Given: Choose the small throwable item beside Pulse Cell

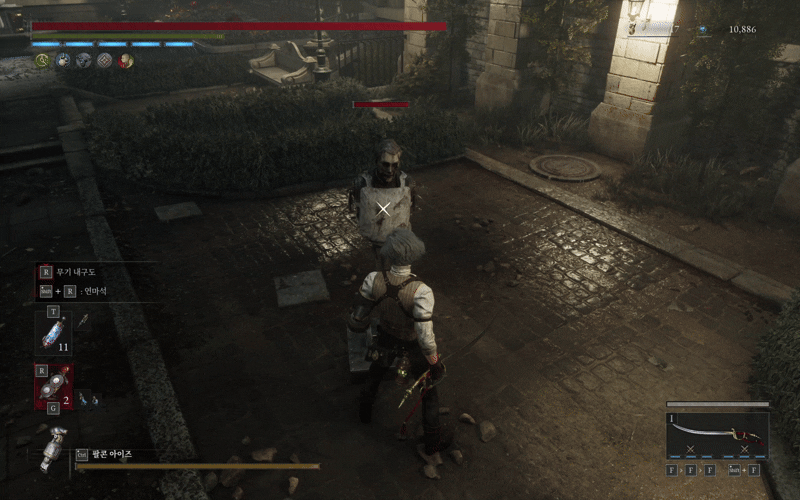Looking at the screenshot, I should tap(84, 320).
